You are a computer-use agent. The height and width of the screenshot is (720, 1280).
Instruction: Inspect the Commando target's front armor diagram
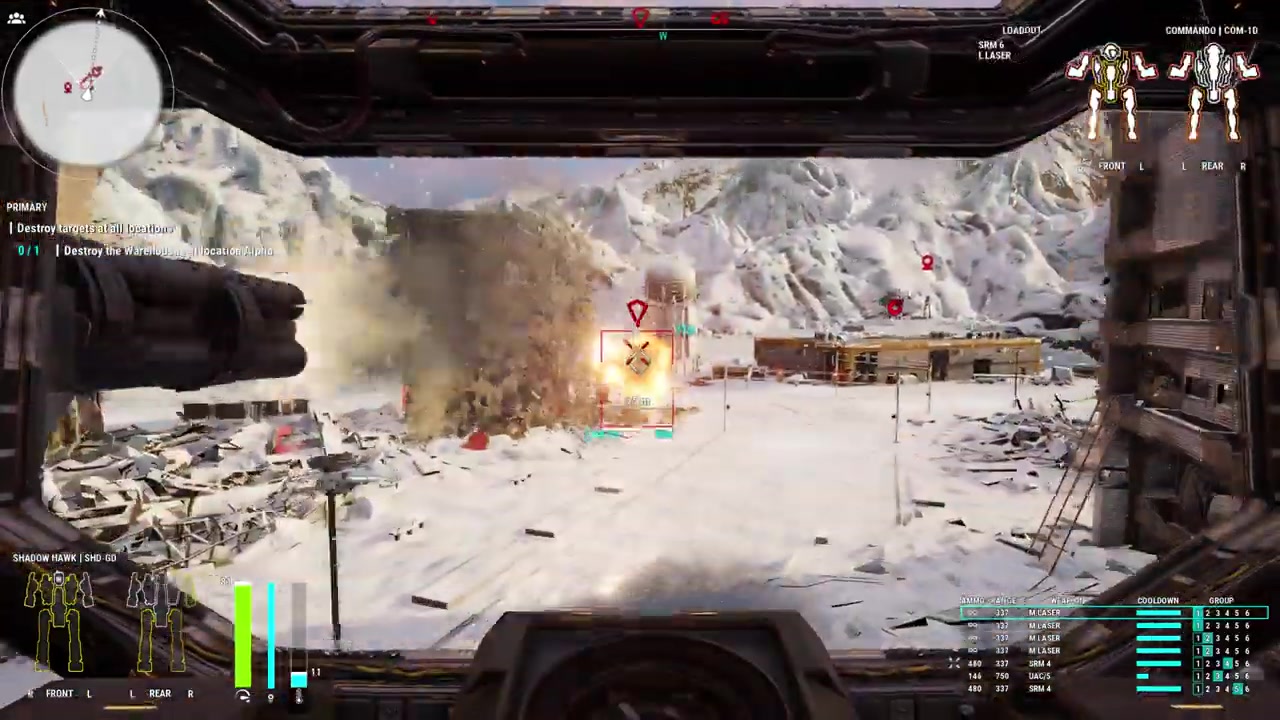click(1112, 95)
